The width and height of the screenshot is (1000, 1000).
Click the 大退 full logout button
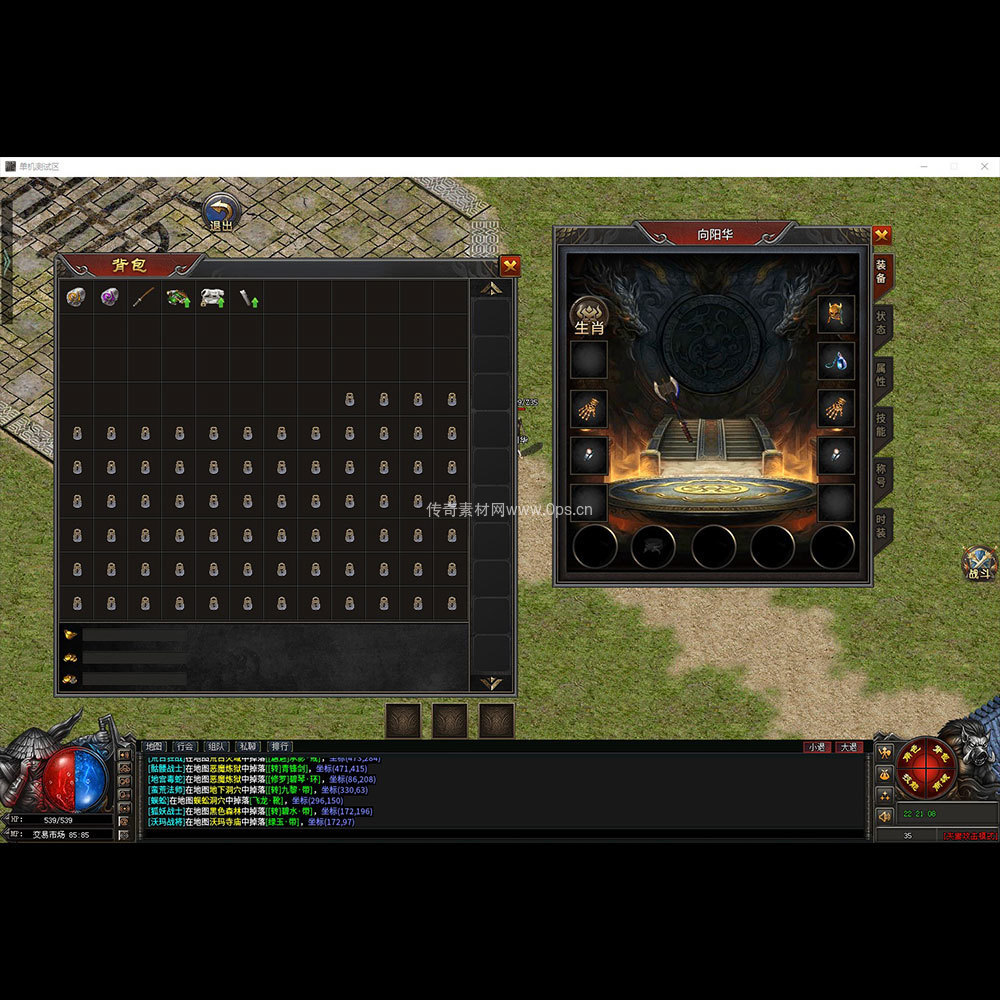tap(848, 747)
